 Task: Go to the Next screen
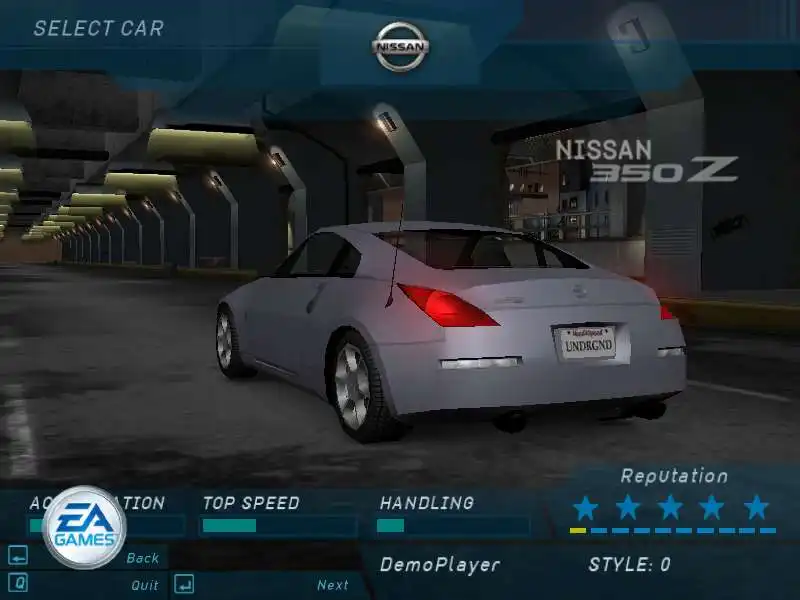coord(332,585)
